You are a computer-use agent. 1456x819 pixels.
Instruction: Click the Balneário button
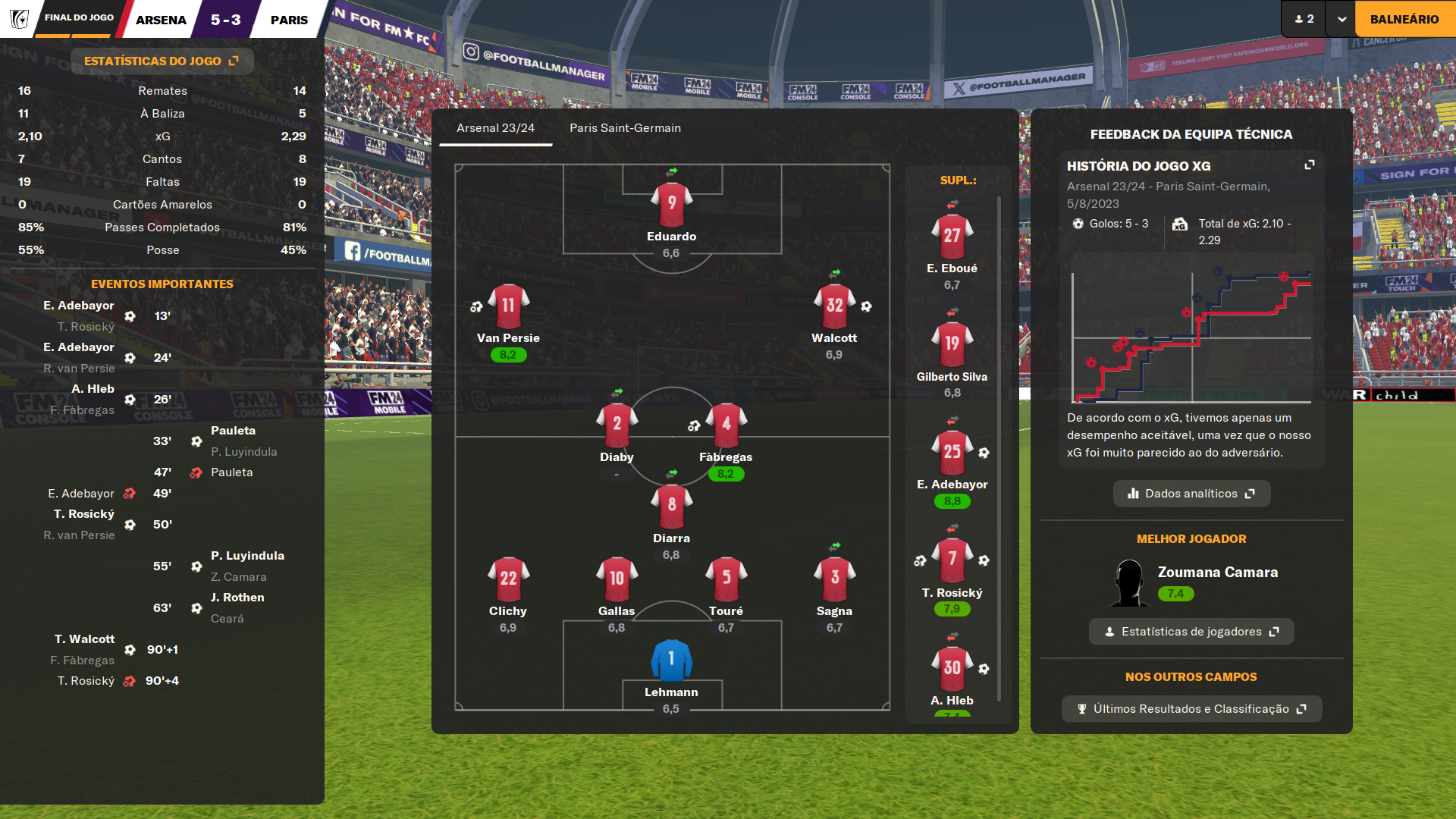click(1404, 19)
